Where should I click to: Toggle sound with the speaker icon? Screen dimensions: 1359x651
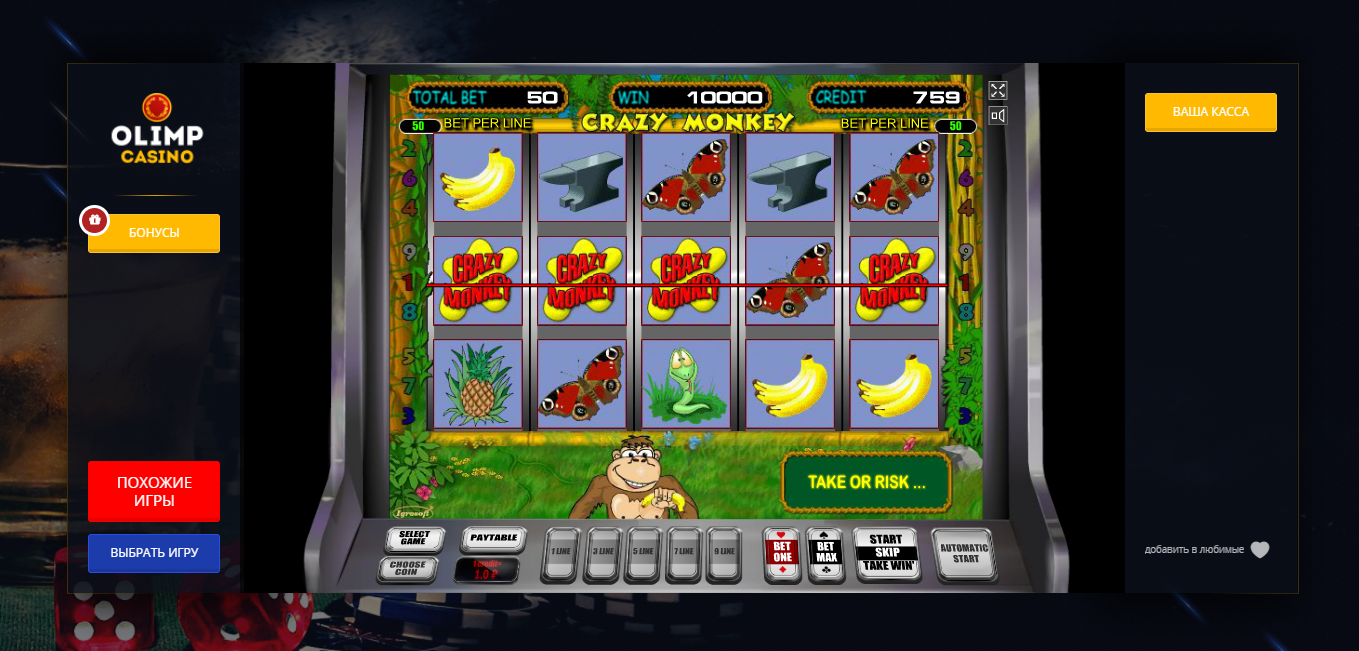pos(997,116)
